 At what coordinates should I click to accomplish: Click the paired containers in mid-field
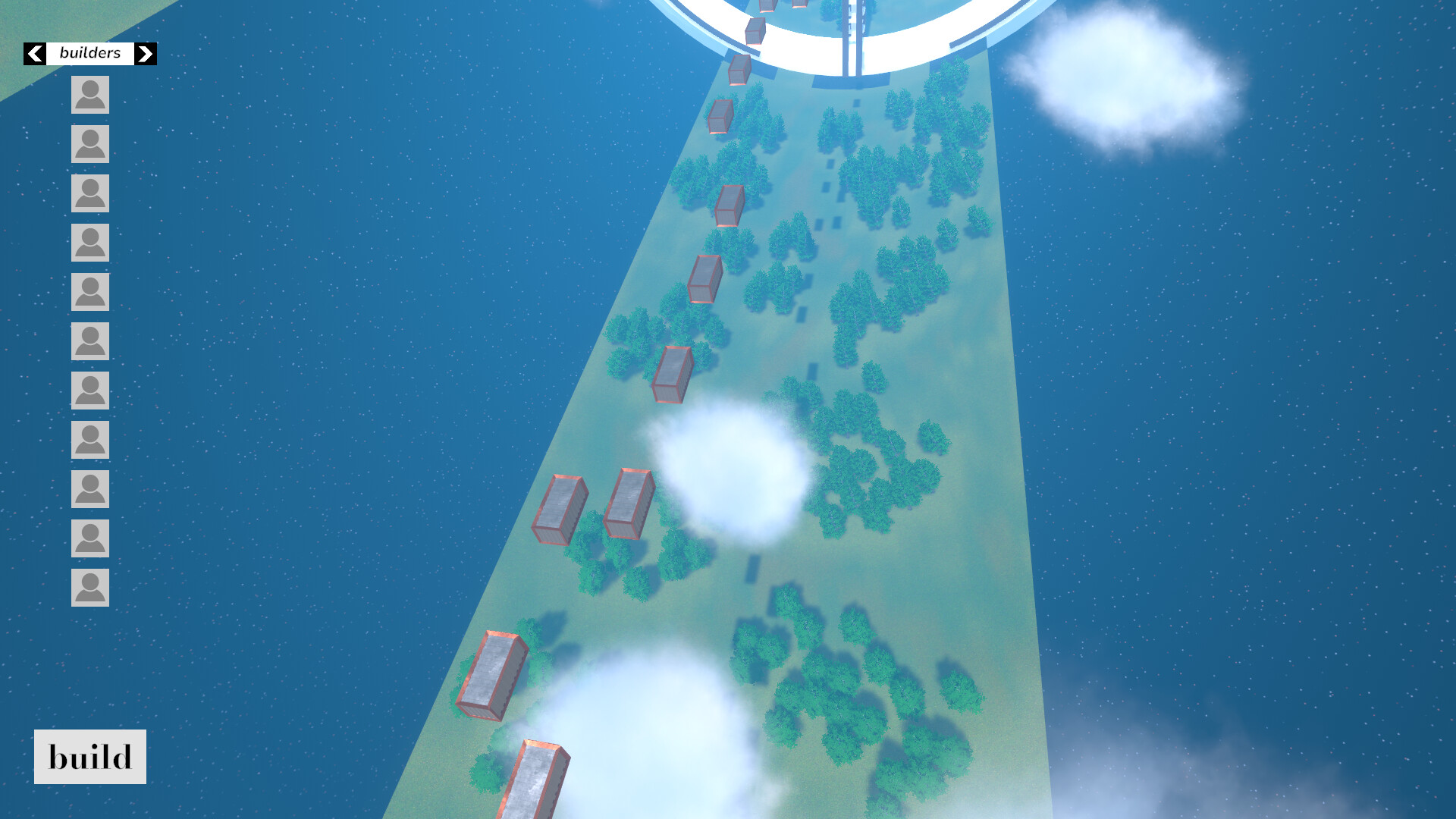595,504
